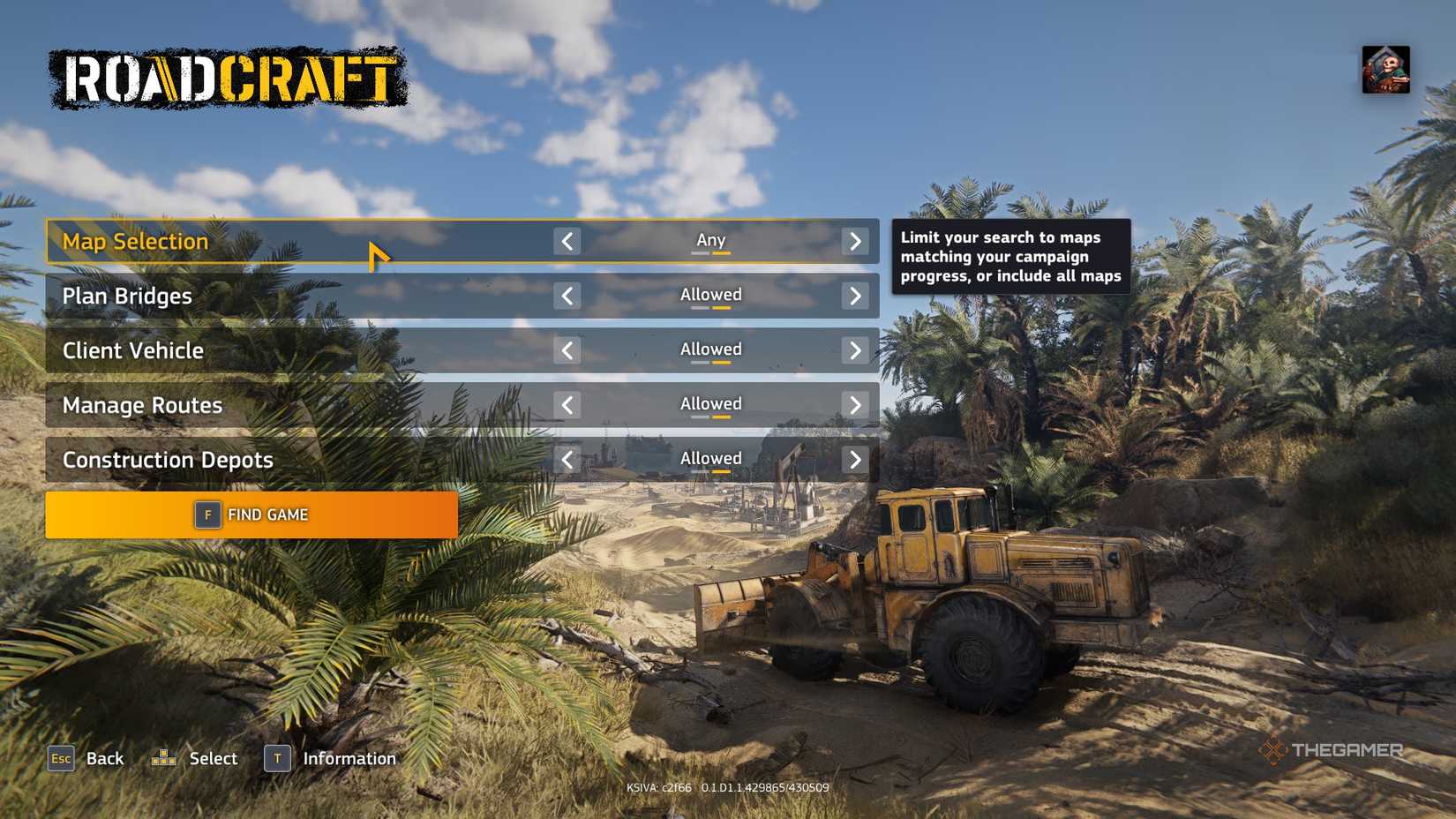This screenshot has width=1456, height=819.
Task: Click the directional keys Select icon
Action: click(164, 757)
